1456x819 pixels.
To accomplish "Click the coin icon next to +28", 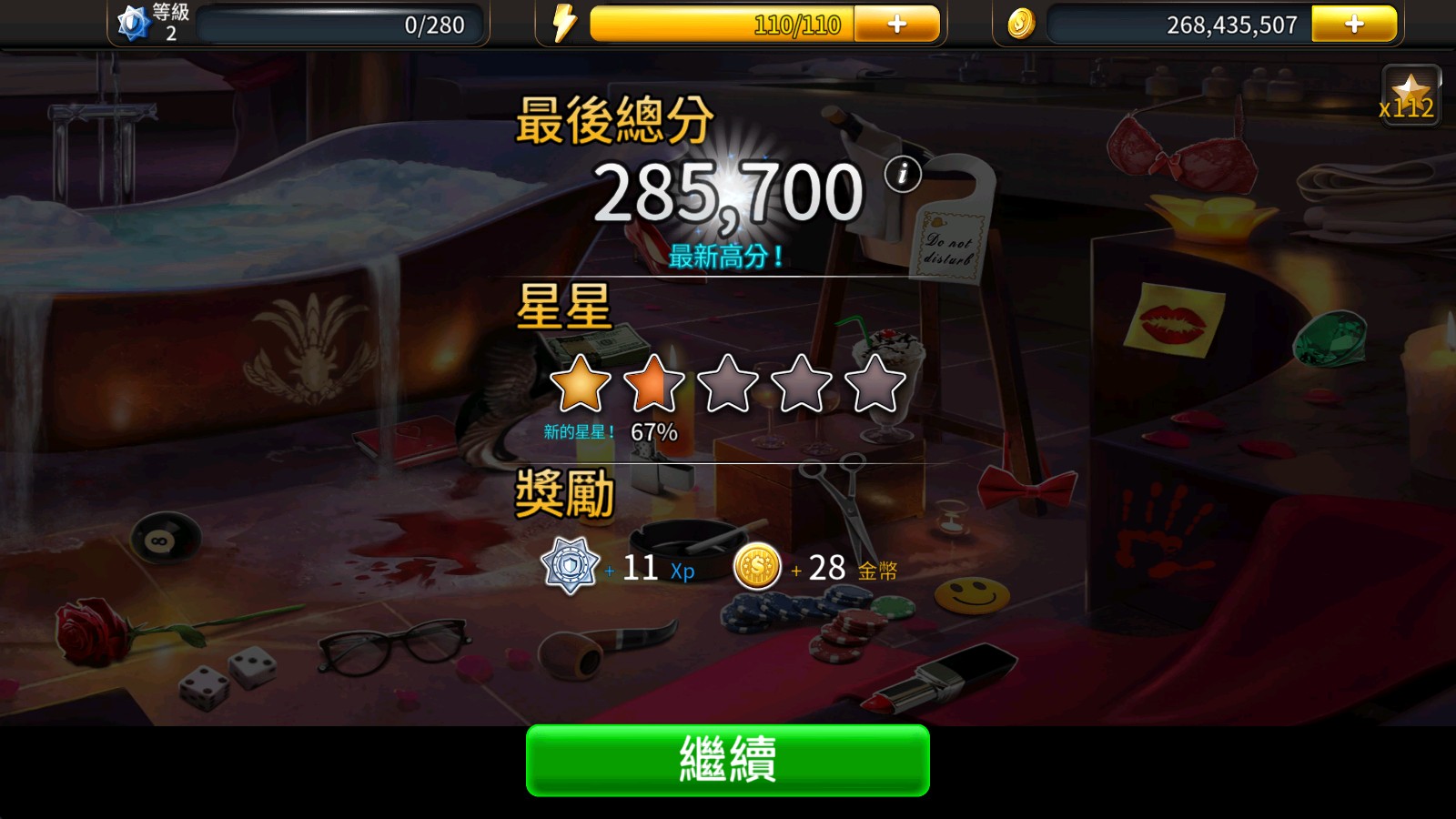I will pyautogui.click(x=756, y=566).
